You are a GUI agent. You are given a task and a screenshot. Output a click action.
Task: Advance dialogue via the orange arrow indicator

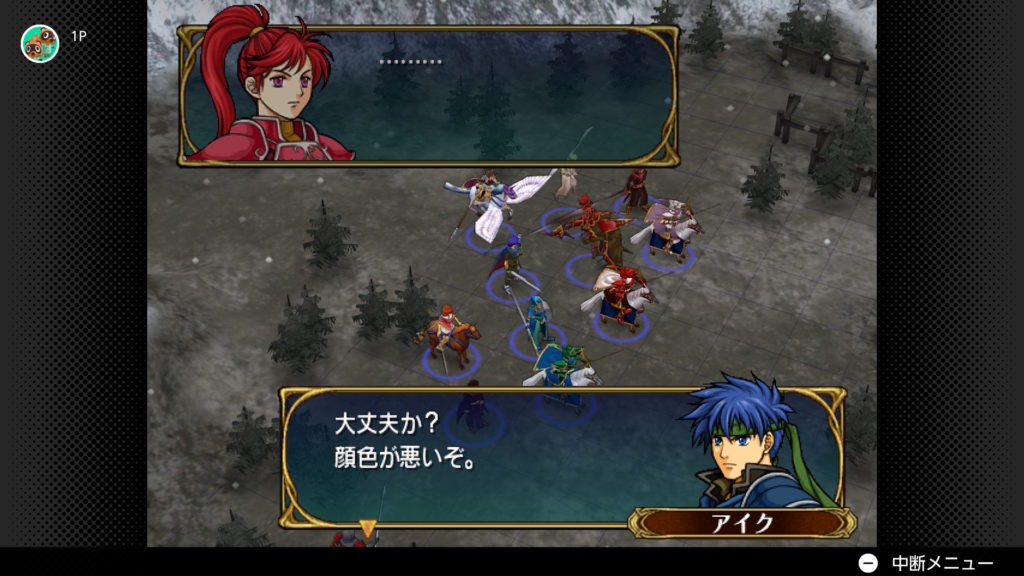(368, 525)
